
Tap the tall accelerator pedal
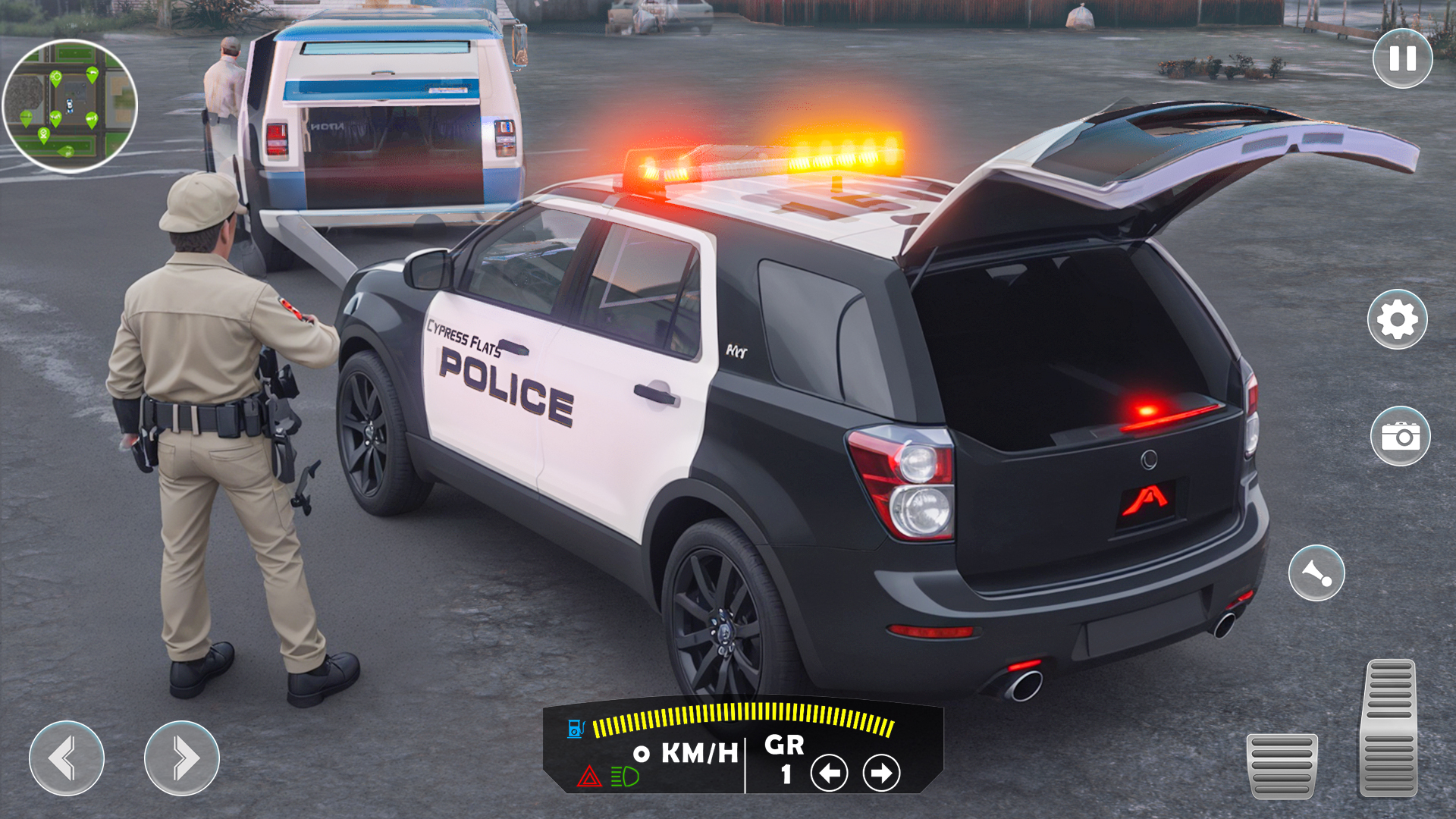pos(1389,728)
